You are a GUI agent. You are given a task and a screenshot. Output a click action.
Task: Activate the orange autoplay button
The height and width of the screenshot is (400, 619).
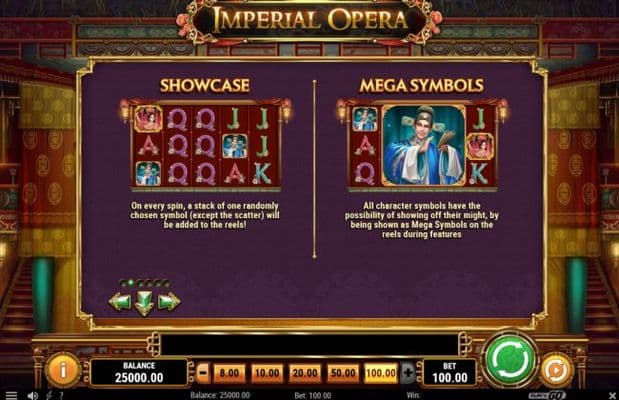click(x=556, y=370)
